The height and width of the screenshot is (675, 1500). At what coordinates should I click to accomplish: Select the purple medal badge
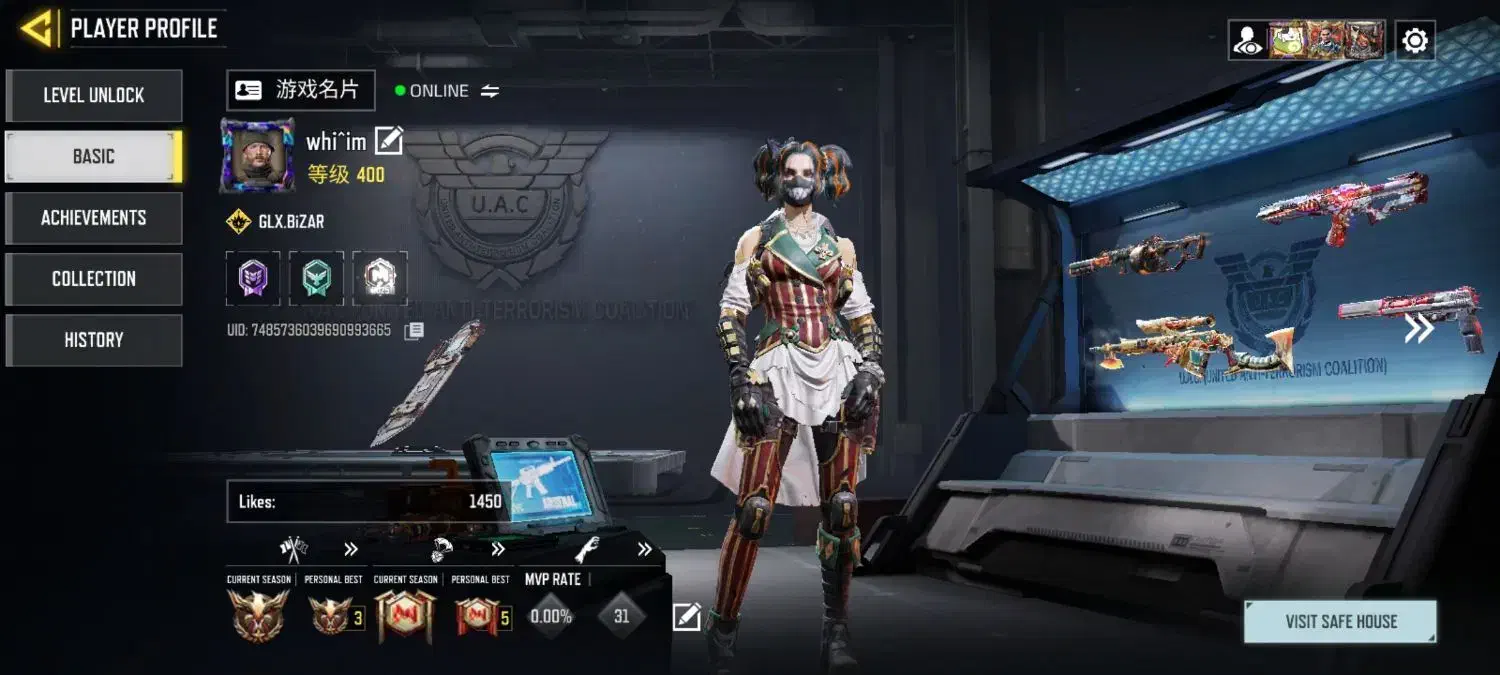coord(253,277)
